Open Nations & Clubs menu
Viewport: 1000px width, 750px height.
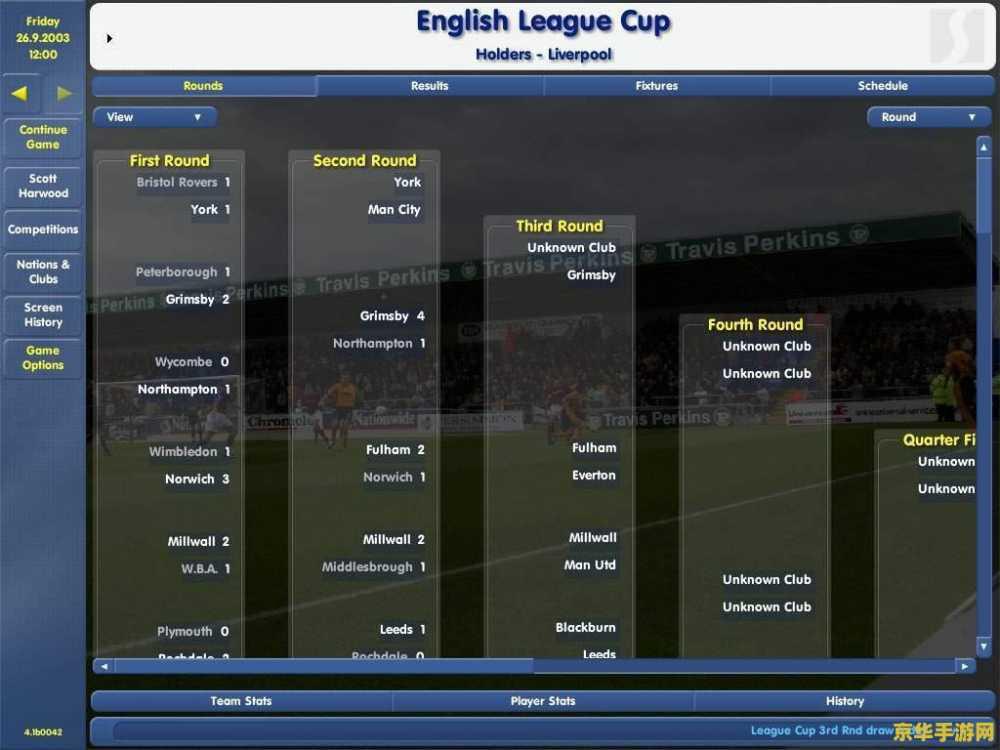tap(43, 272)
